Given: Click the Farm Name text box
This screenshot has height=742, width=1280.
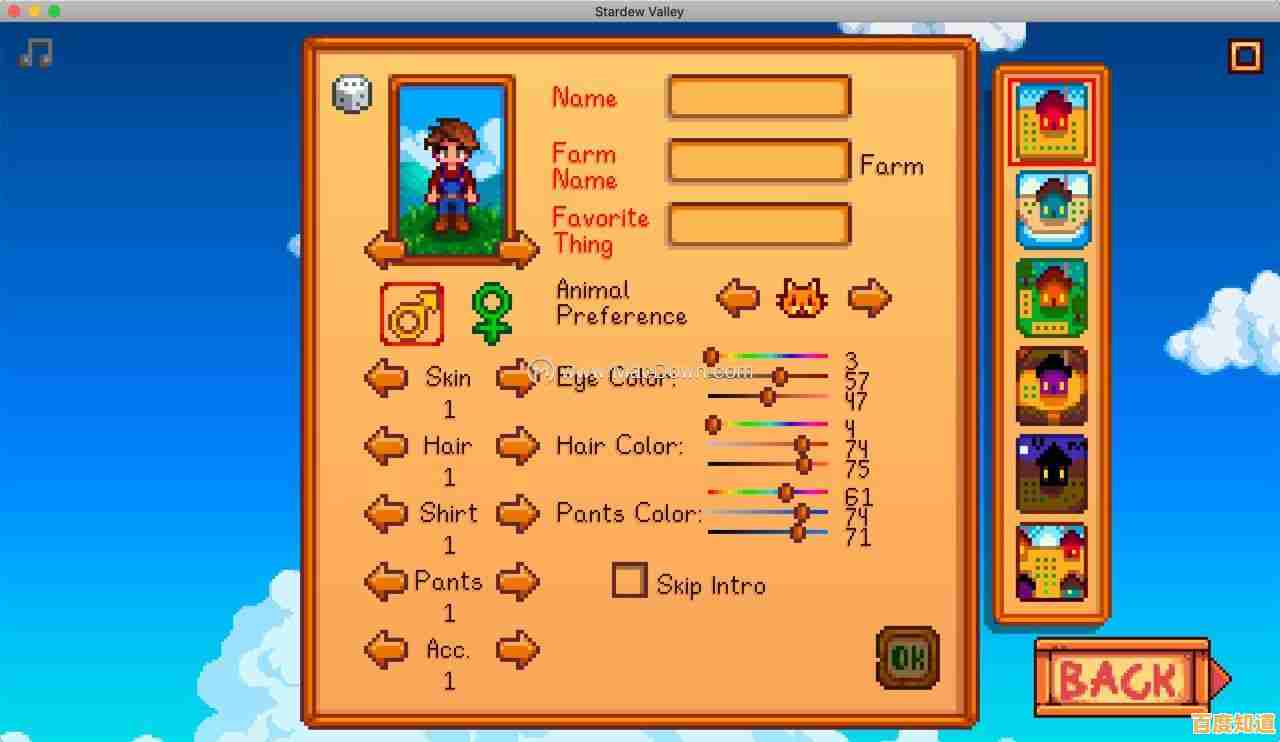Looking at the screenshot, I should pos(758,160).
